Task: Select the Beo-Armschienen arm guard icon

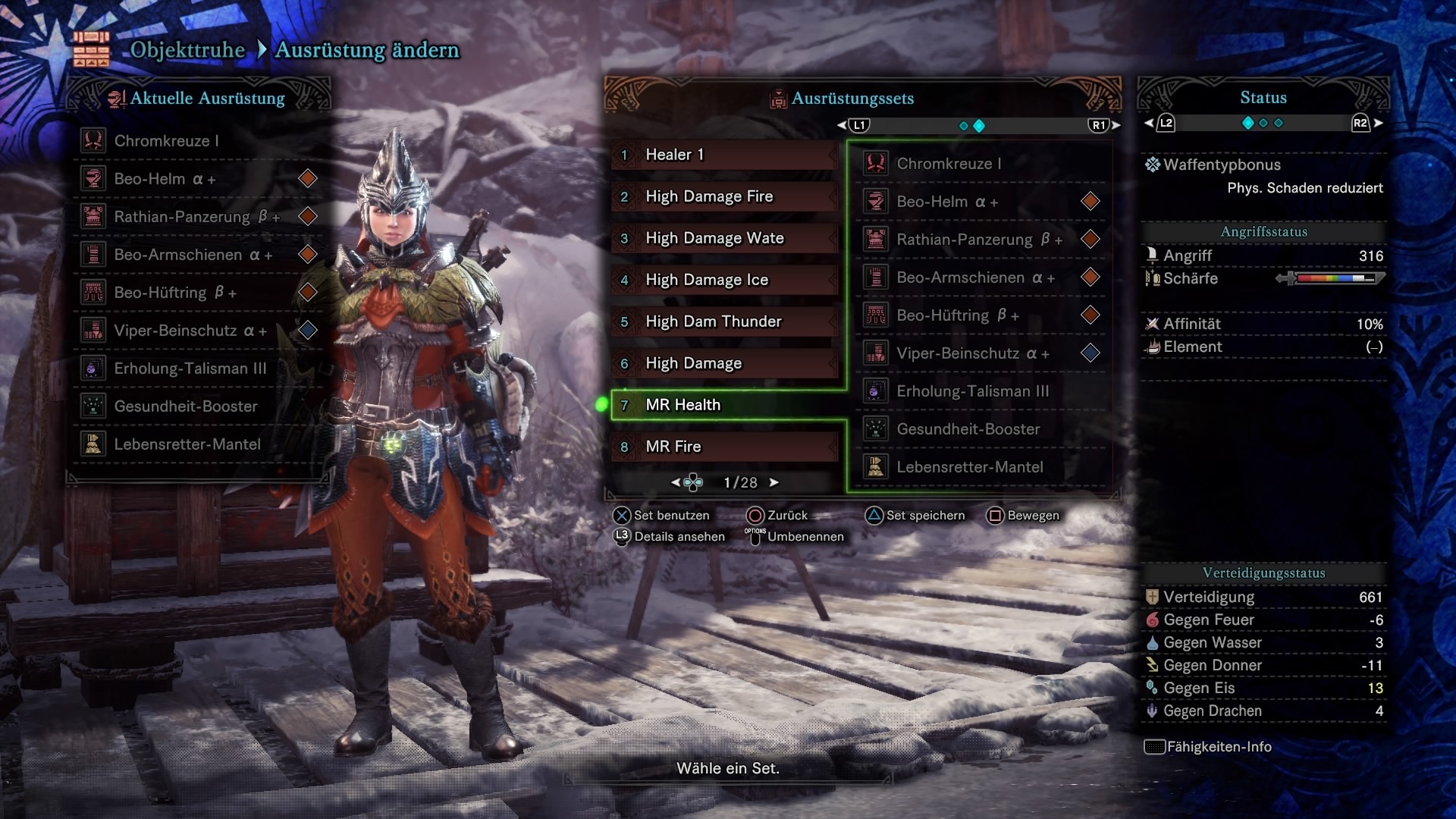Action: (93, 254)
